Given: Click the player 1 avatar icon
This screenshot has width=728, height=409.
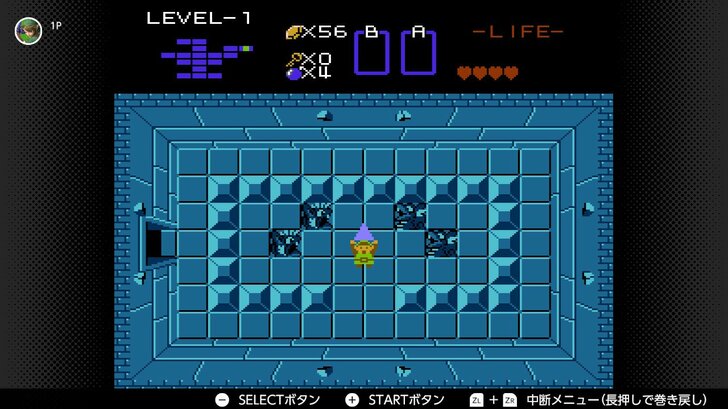Looking at the screenshot, I should tap(28, 30).
